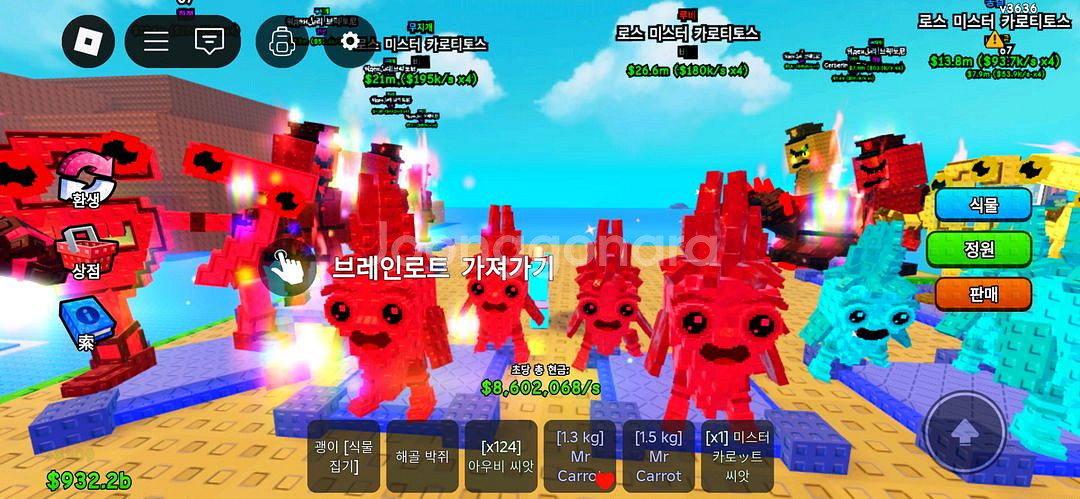Select the blue 식물 button

[x=984, y=204]
